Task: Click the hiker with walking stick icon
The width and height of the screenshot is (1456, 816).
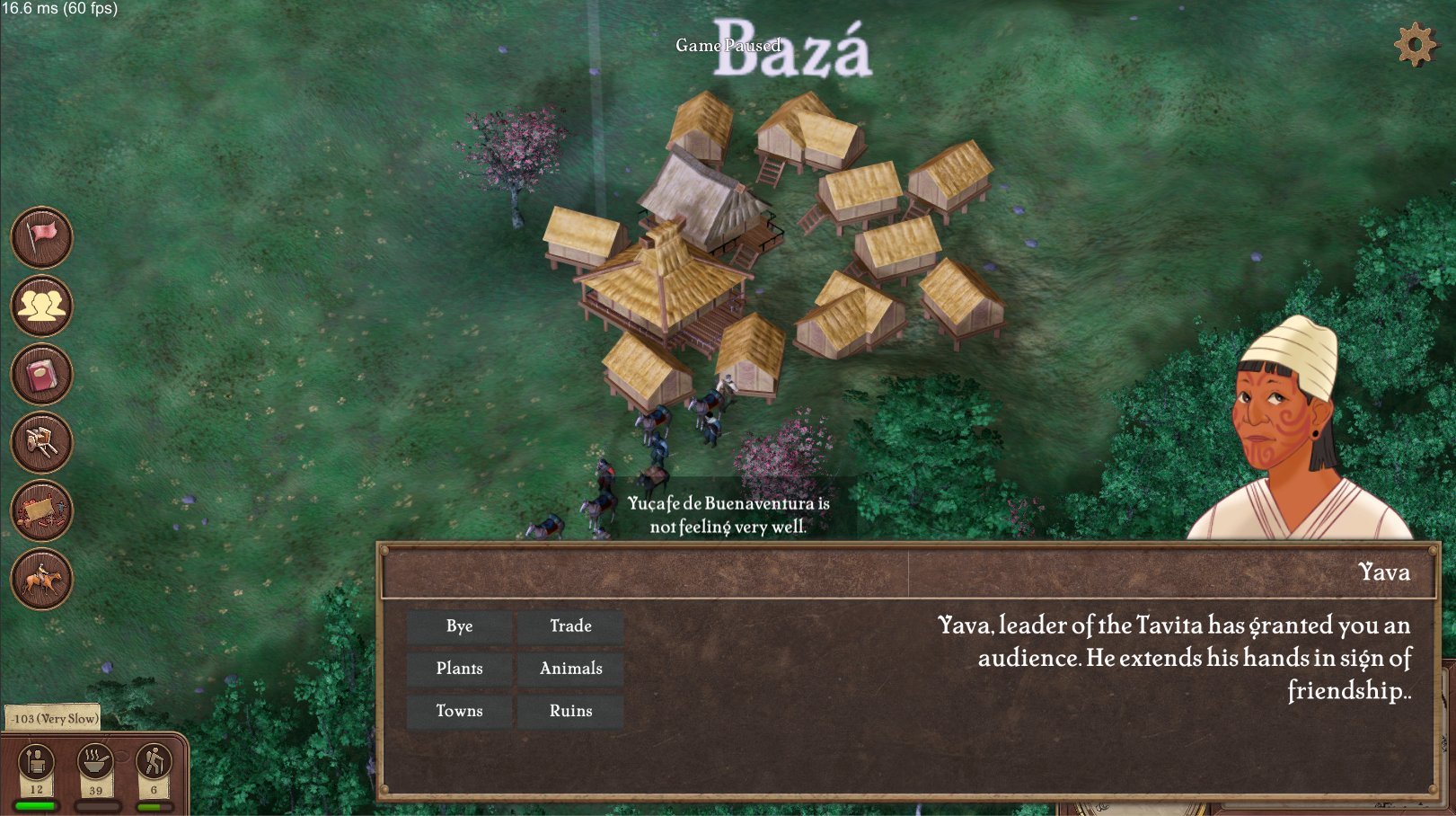Action: (x=154, y=762)
